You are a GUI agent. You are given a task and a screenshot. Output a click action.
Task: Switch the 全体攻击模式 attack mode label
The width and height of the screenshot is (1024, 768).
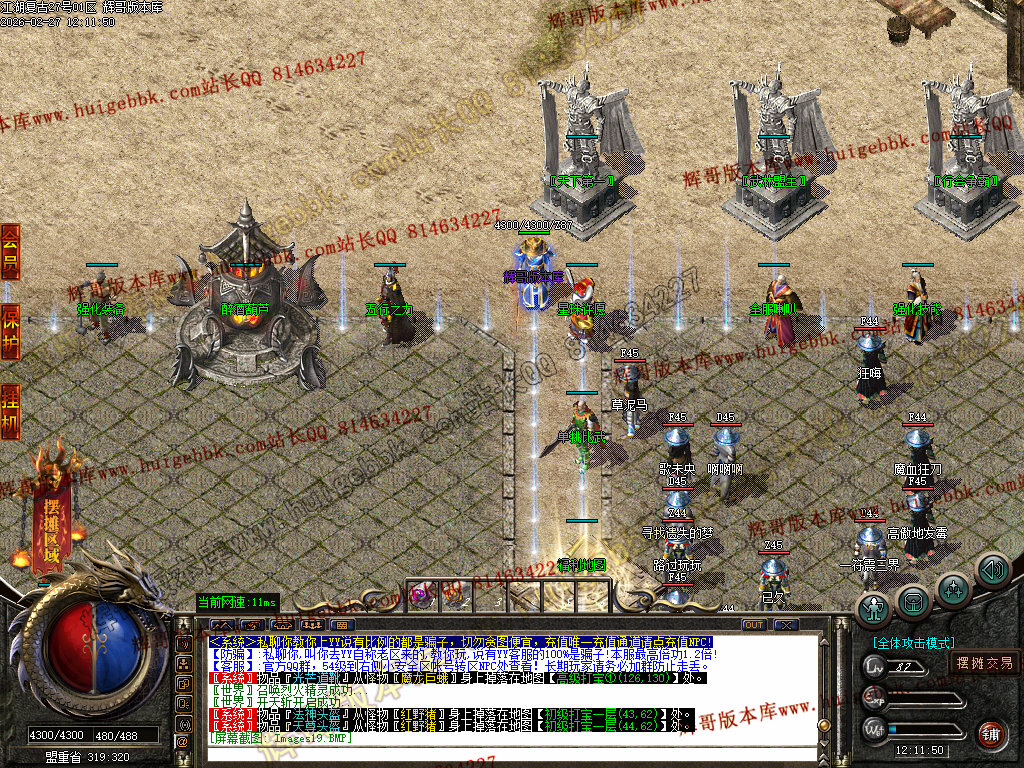pos(913,643)
